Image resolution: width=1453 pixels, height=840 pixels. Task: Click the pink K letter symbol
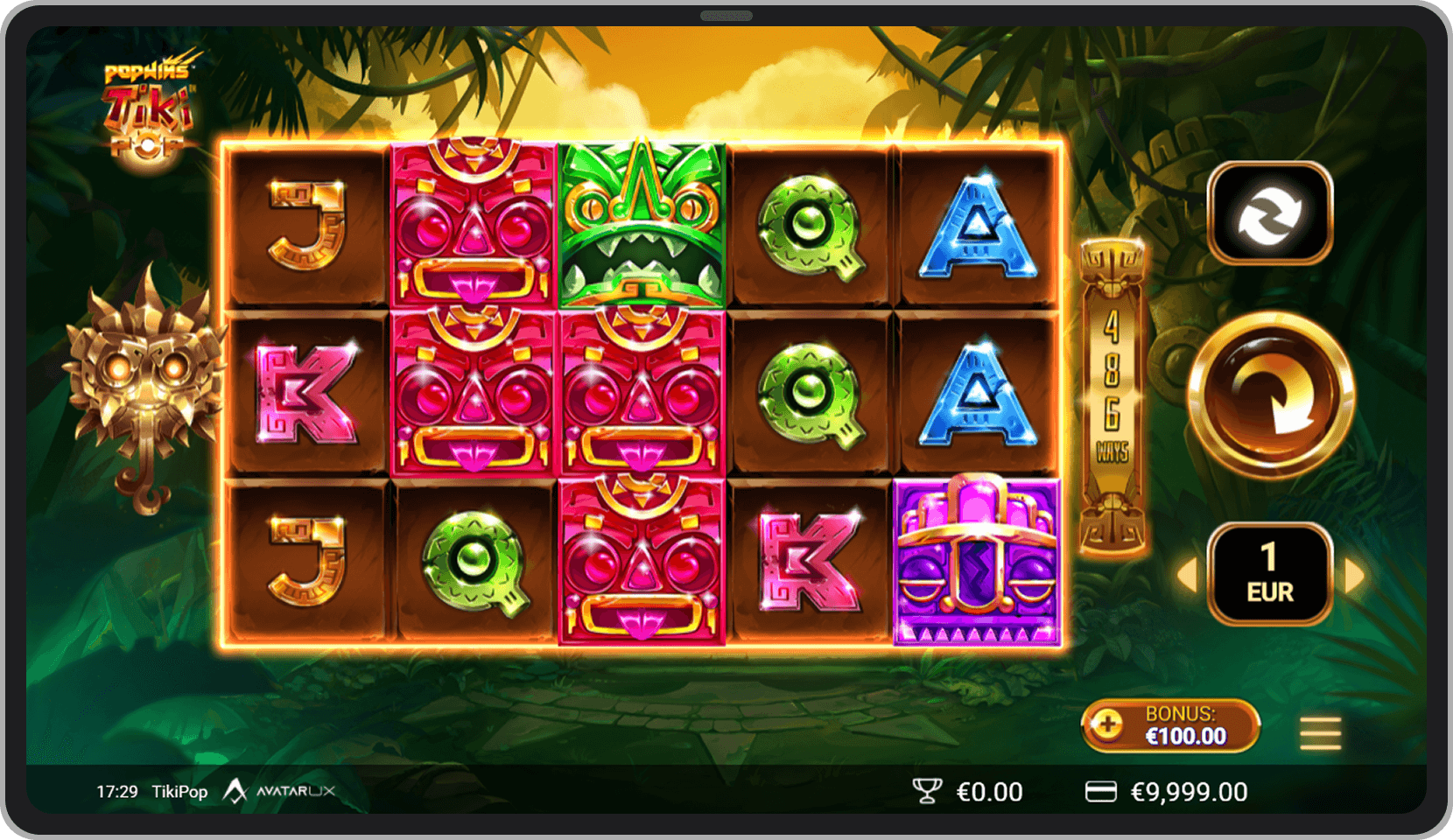[308, 394]
